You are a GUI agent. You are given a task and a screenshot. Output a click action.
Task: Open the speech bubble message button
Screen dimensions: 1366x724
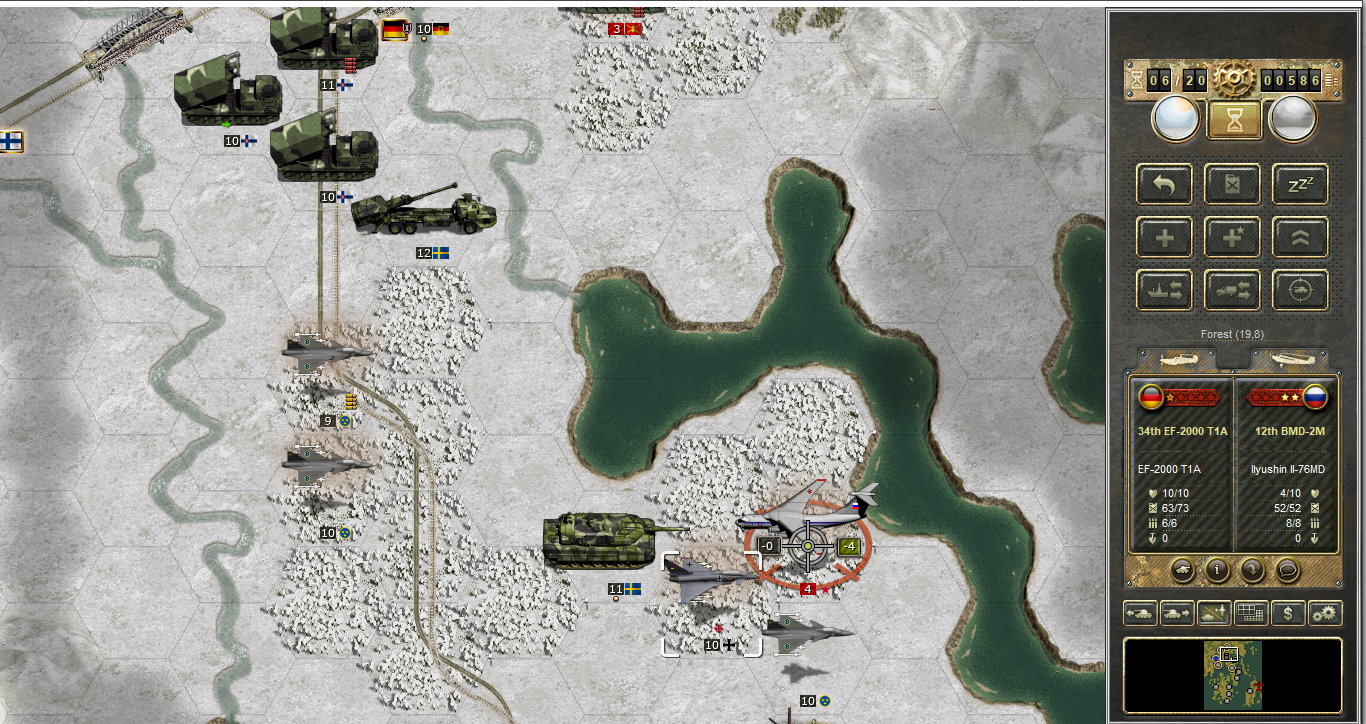1287,570
